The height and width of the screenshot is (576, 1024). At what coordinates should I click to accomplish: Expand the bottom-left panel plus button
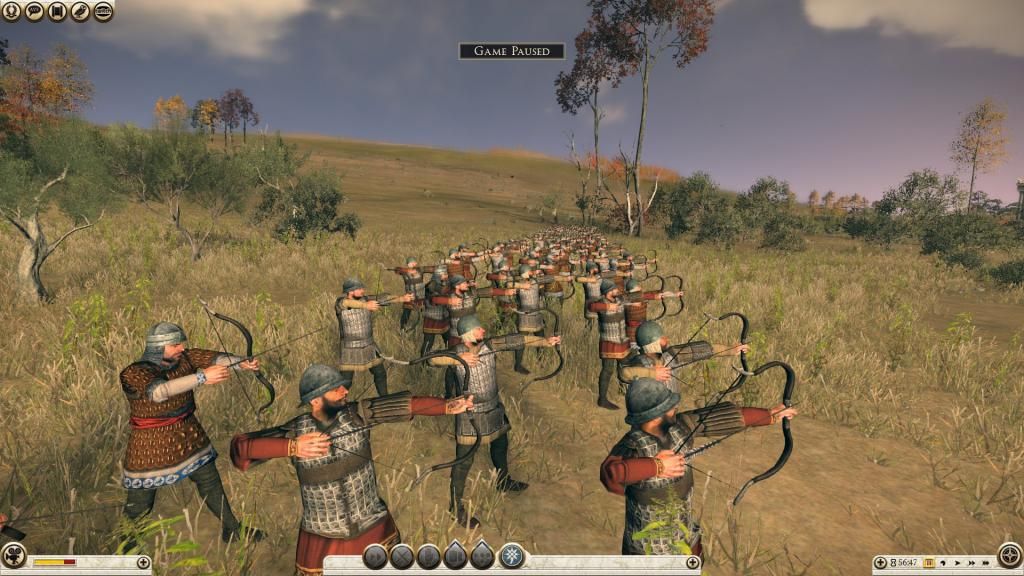point(143,563)
